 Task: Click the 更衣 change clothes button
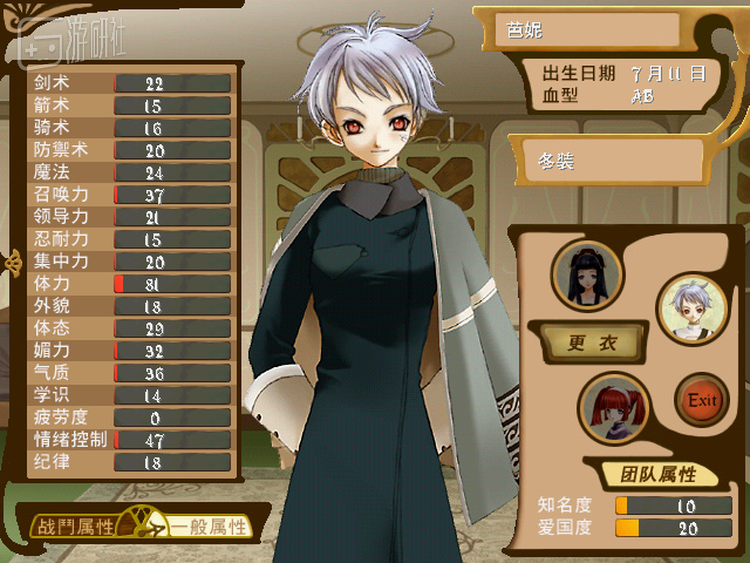click(x=591, y=343)
